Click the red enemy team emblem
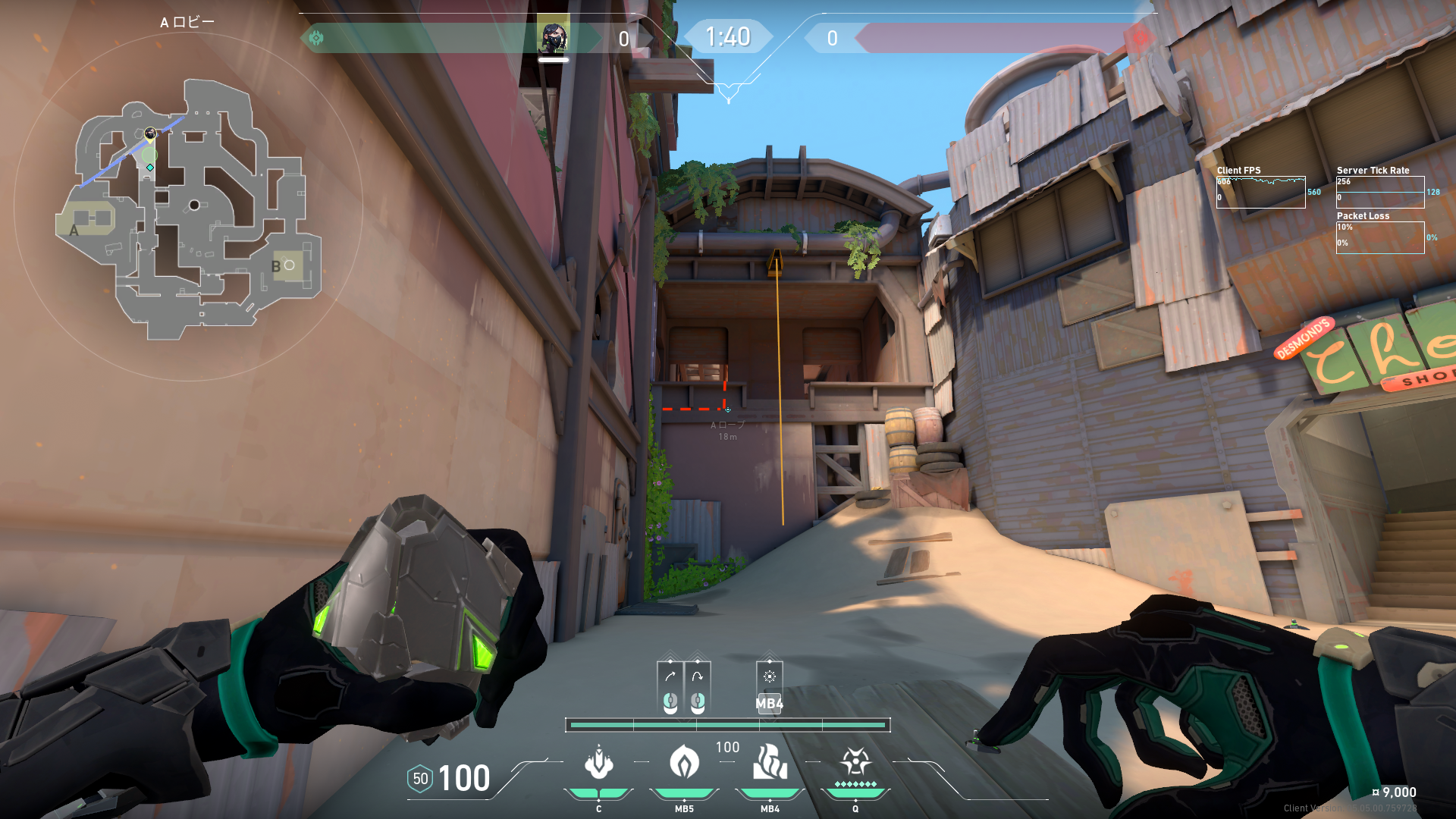 [1138, 37]
